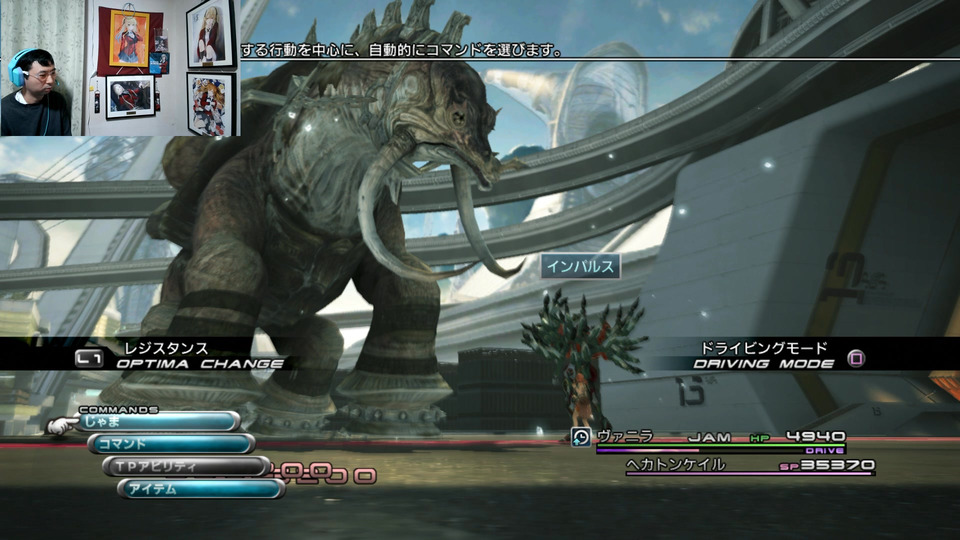
Task: Select ヴァニラ party member row
Action: point(710,437)
